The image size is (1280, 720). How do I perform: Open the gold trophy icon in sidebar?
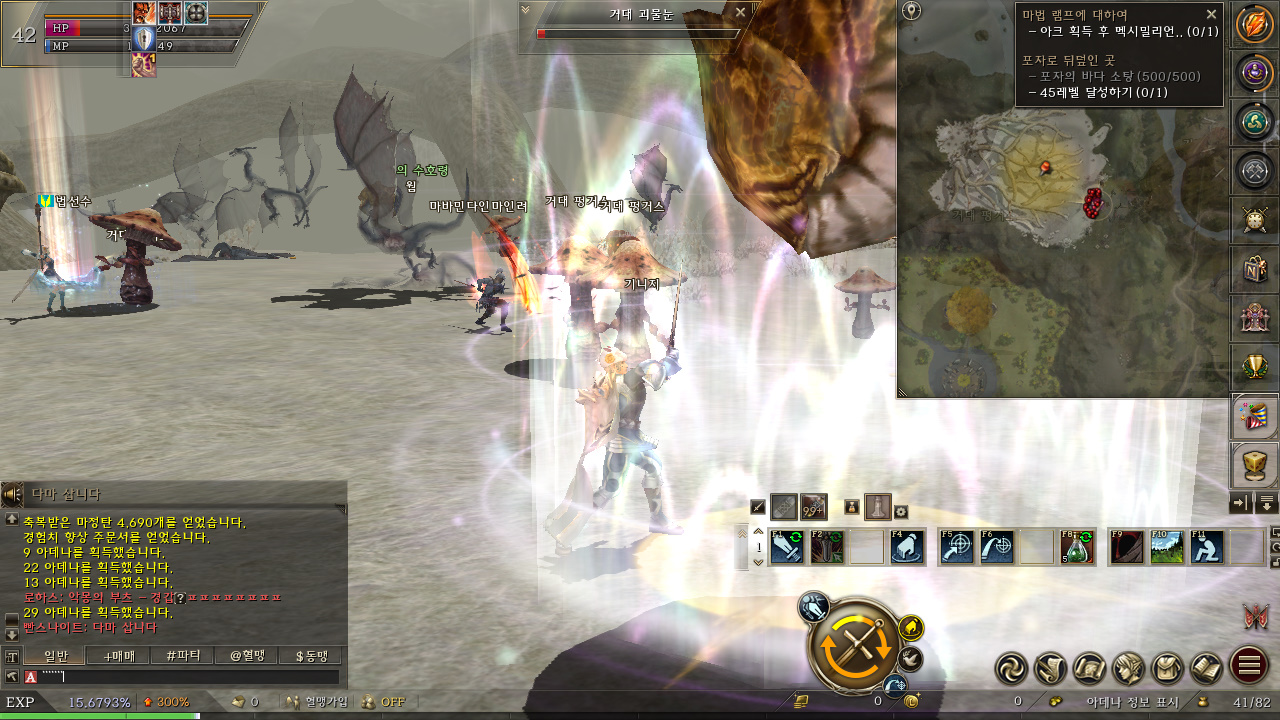[1253, 367]
